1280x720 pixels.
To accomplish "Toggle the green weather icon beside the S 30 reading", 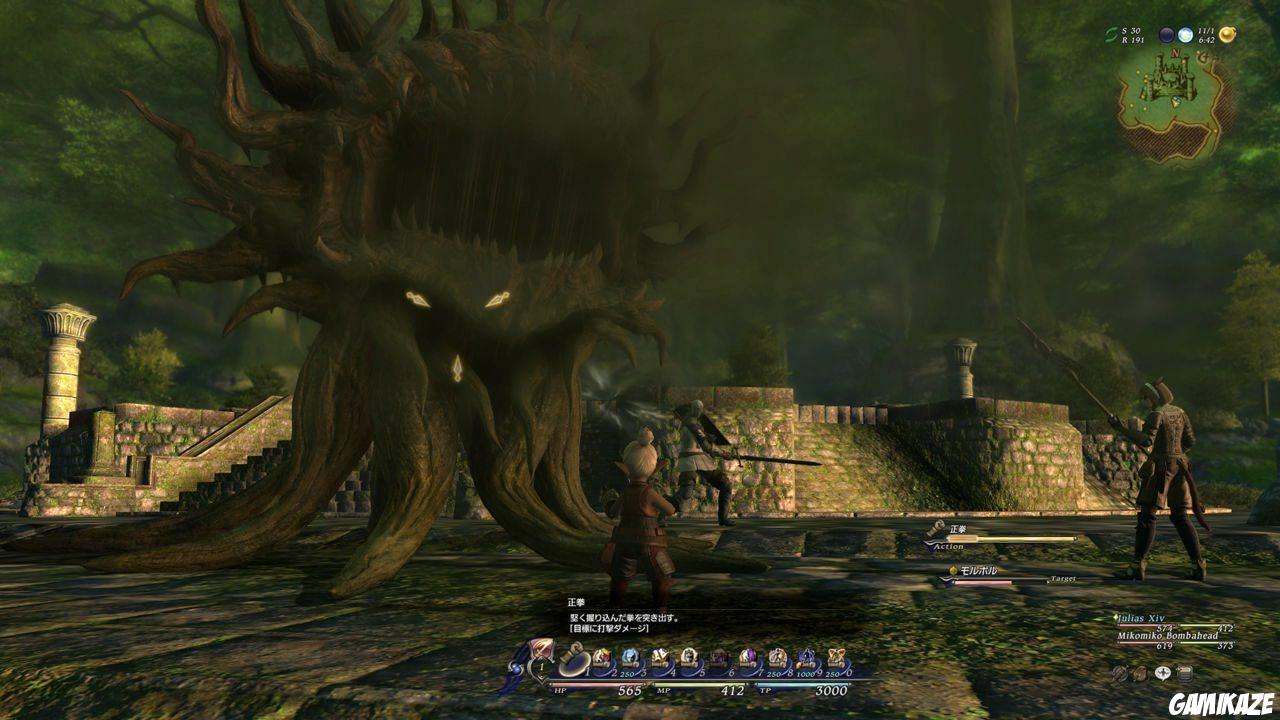I will coord(1111,35).
